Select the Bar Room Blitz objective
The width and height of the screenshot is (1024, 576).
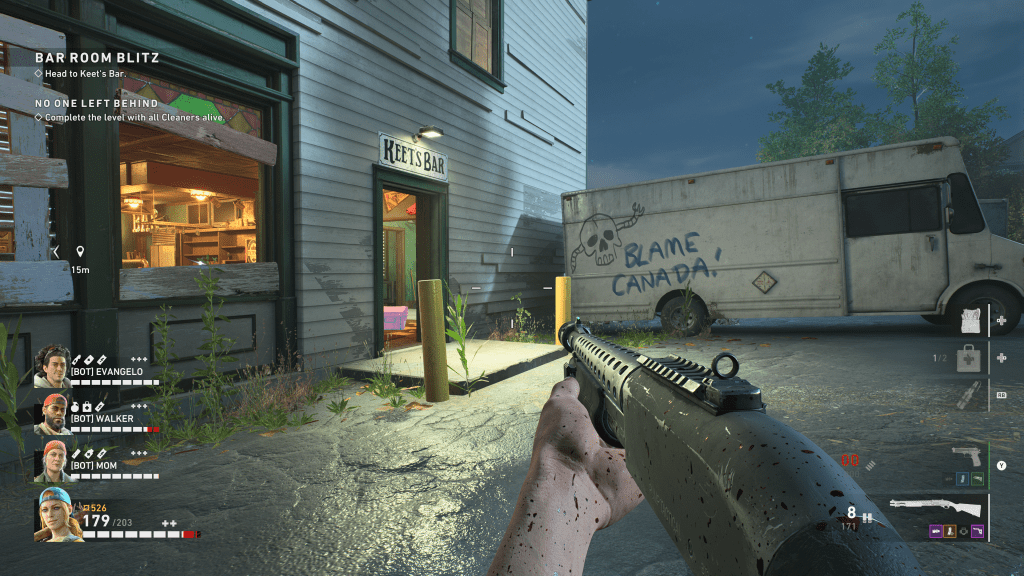(97, 58)
